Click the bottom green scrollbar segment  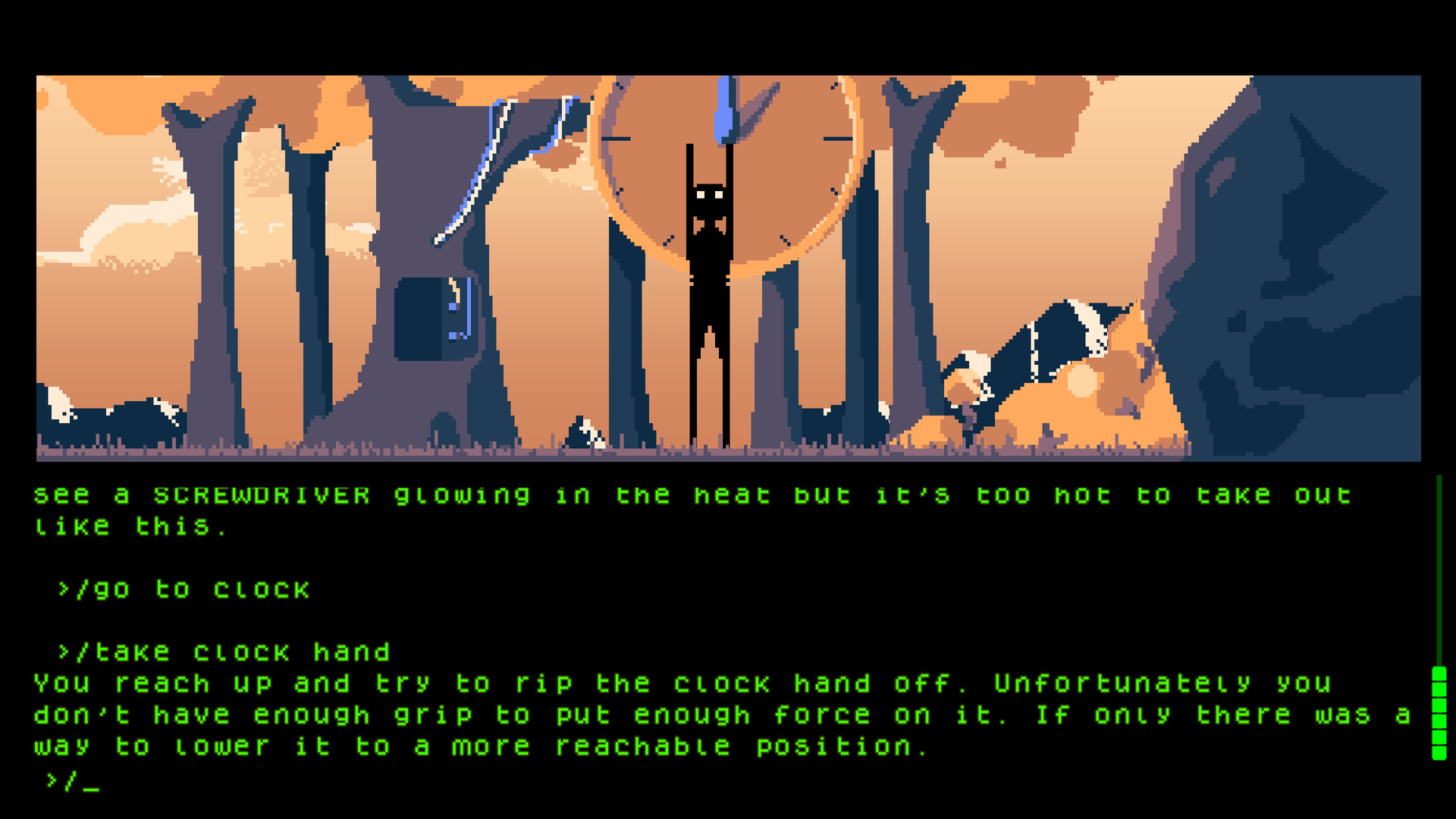tap(1440, 753)
